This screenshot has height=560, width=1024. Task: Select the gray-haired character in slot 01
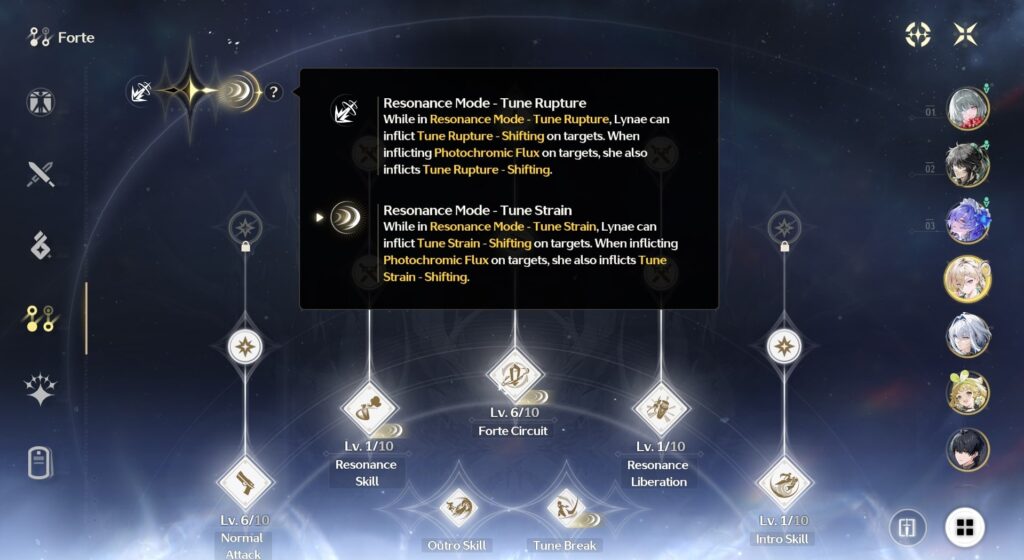coord(967,108)
